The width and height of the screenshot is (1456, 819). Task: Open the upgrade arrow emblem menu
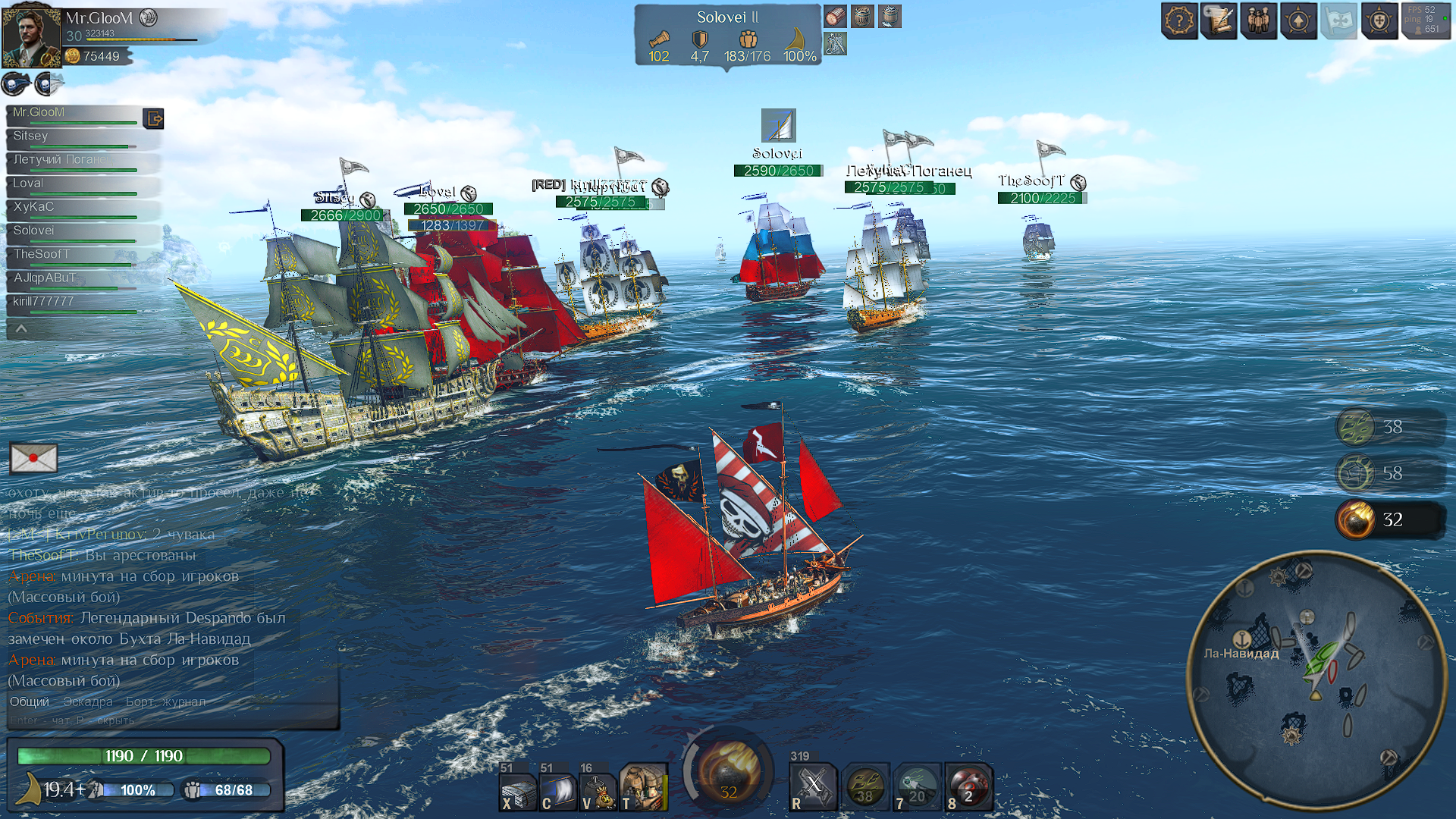pyautogui.click(x=1298, y=20)
